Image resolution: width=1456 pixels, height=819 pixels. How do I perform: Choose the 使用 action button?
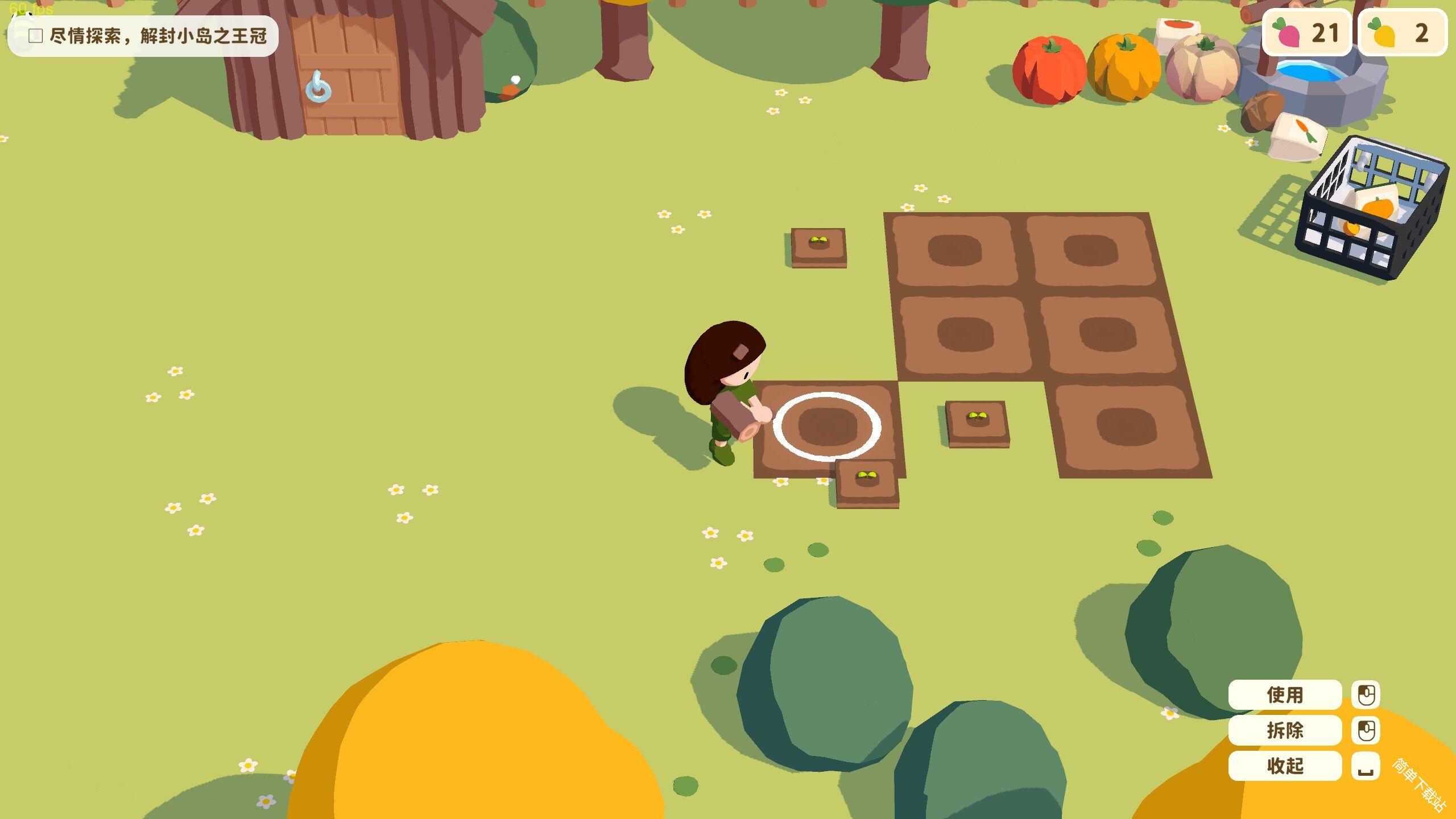pos(1285,694)
